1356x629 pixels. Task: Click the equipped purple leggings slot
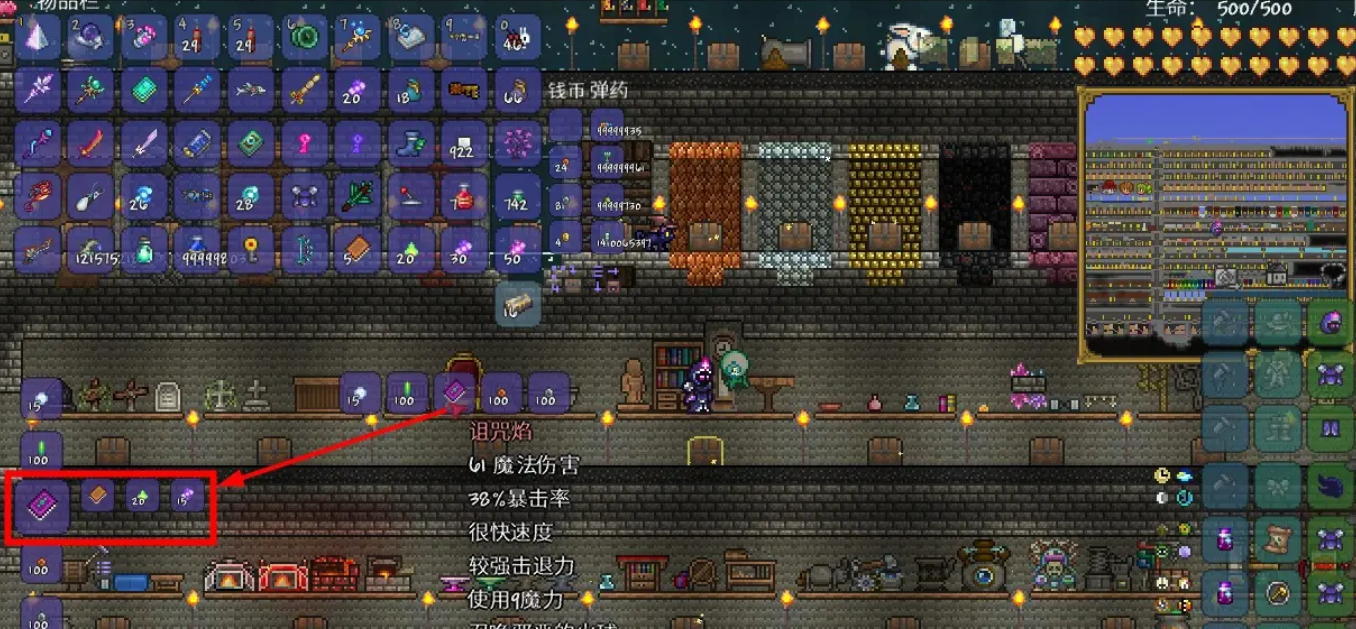[1330, 431]
